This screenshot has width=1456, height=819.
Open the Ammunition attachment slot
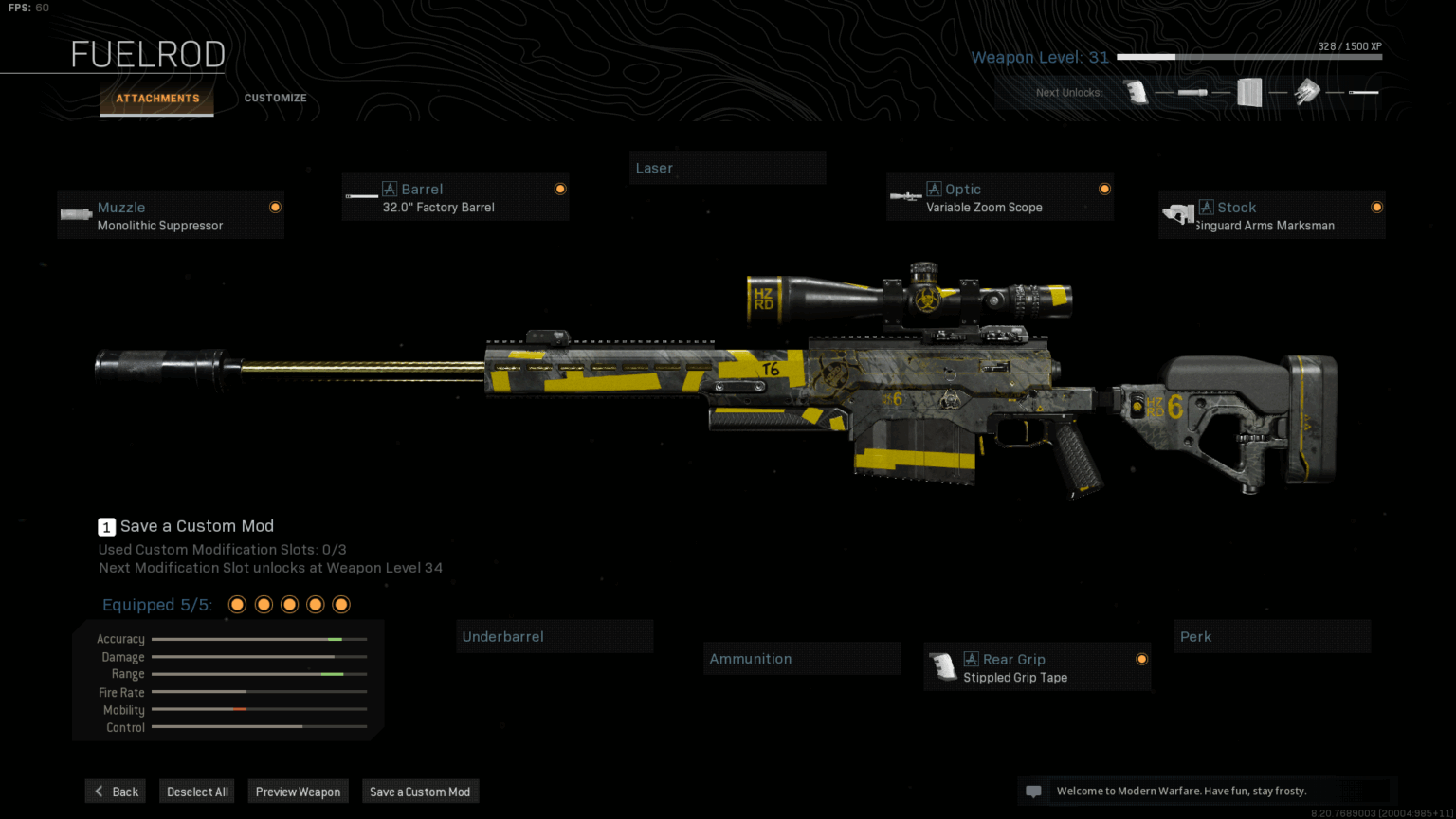802,658
